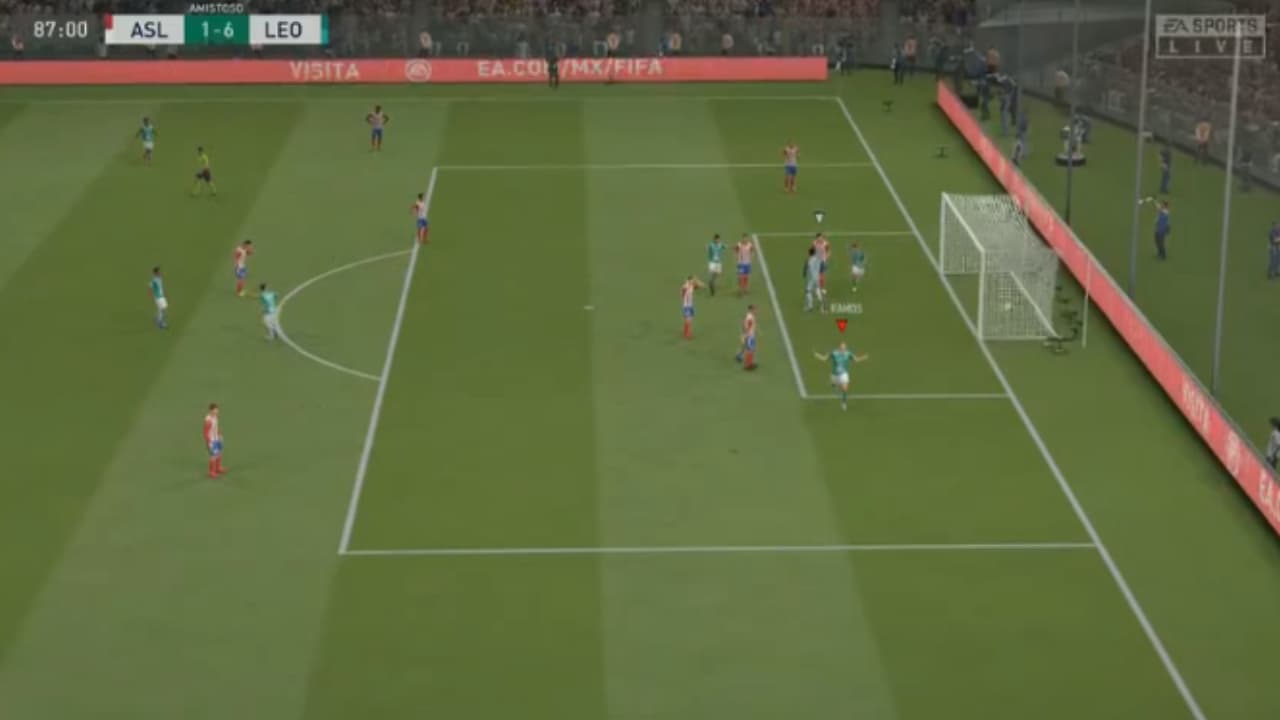Image resolution: width=1280 pixels, height=720 pixels.
Task: Toggle the AMISTOSO match type label
Action: pyautogui.click(x=216, y=6)
